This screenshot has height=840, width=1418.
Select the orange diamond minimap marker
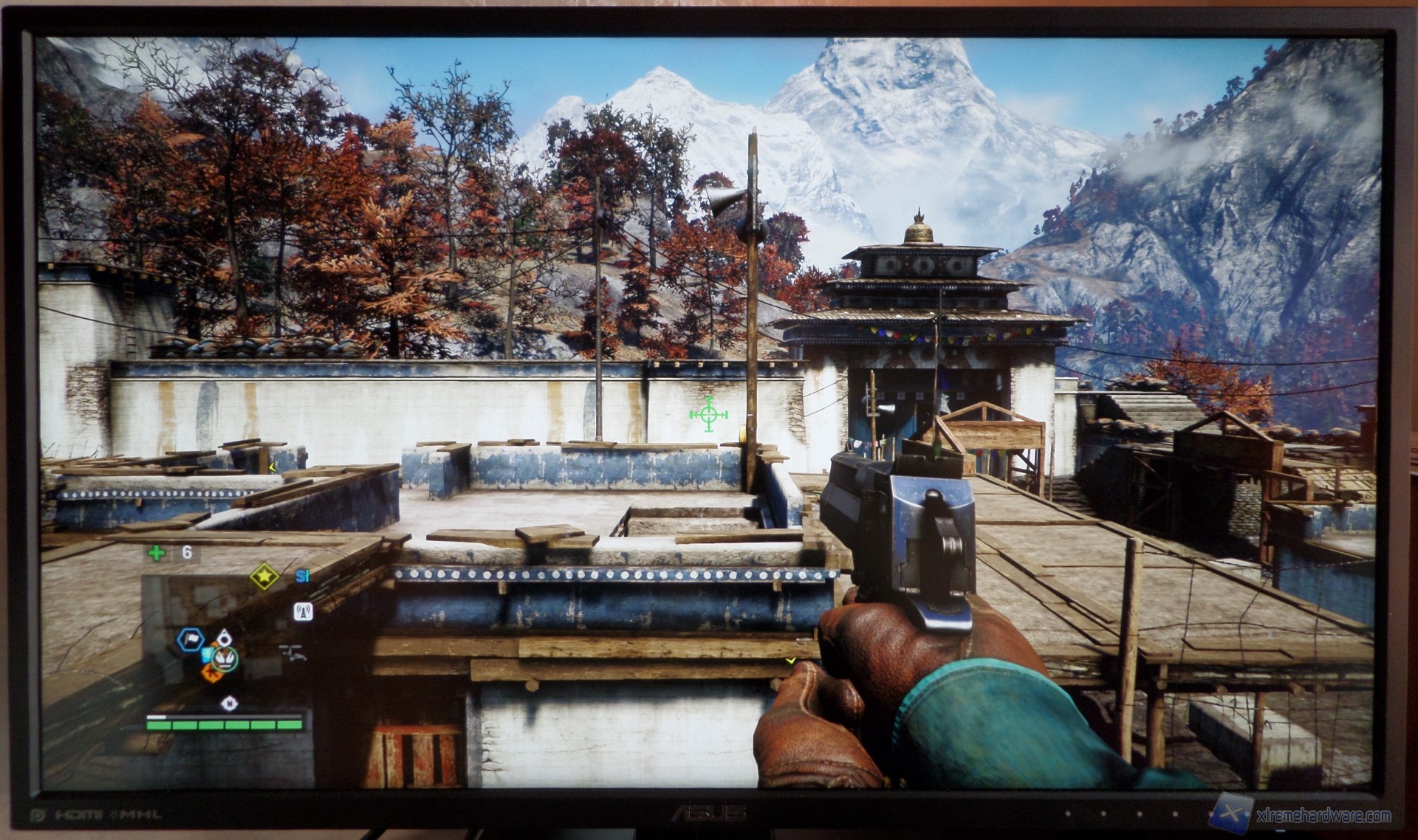pos(213,672)
